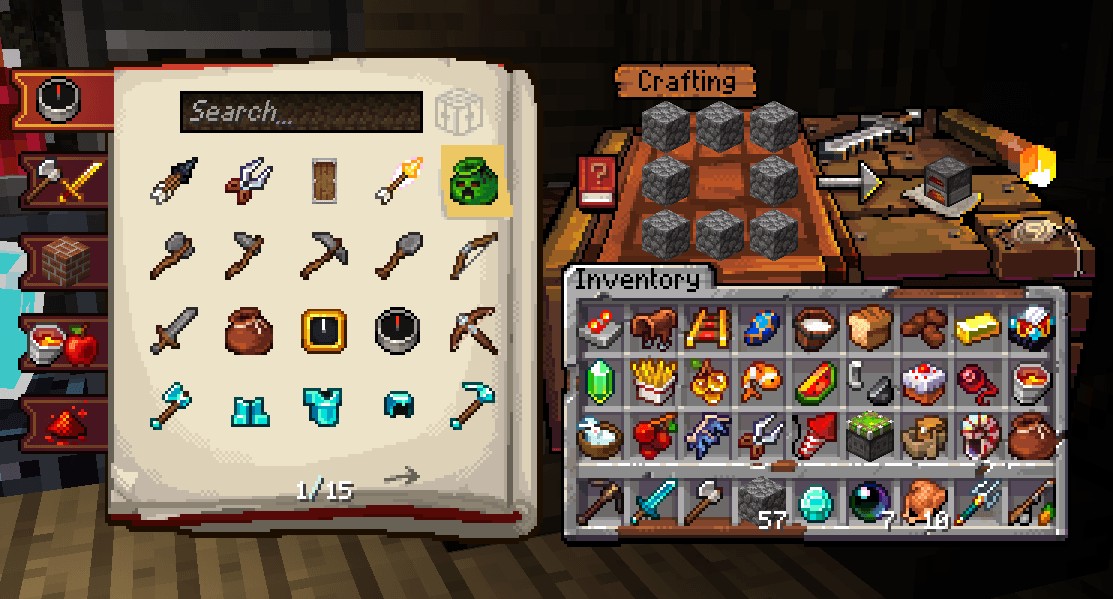Viewport: 1113px width, 599px height.
Task: Go to the next recipe book page
Action: coord(402,477)
